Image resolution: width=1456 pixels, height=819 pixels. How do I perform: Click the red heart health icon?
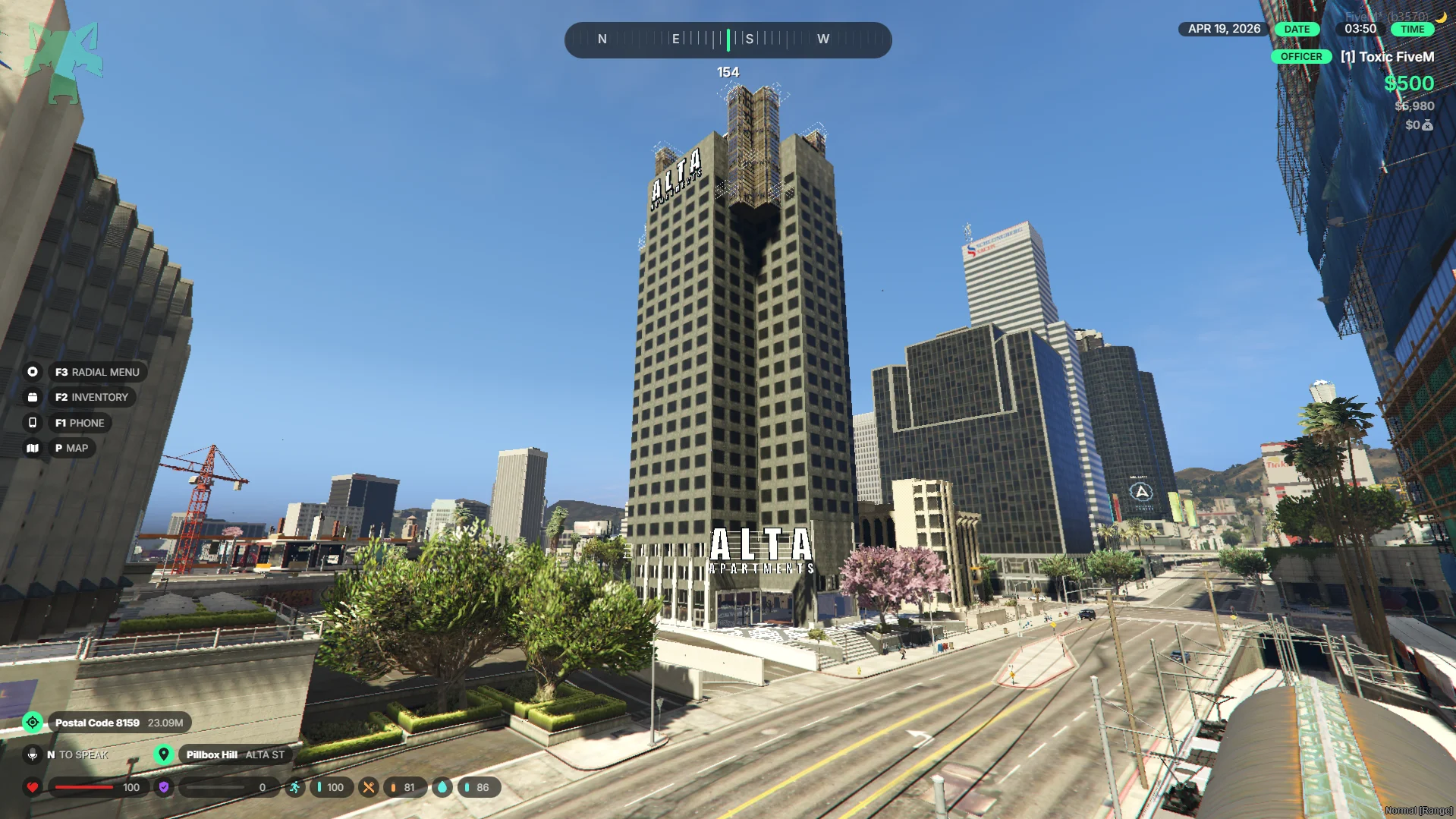pos(33,787)
